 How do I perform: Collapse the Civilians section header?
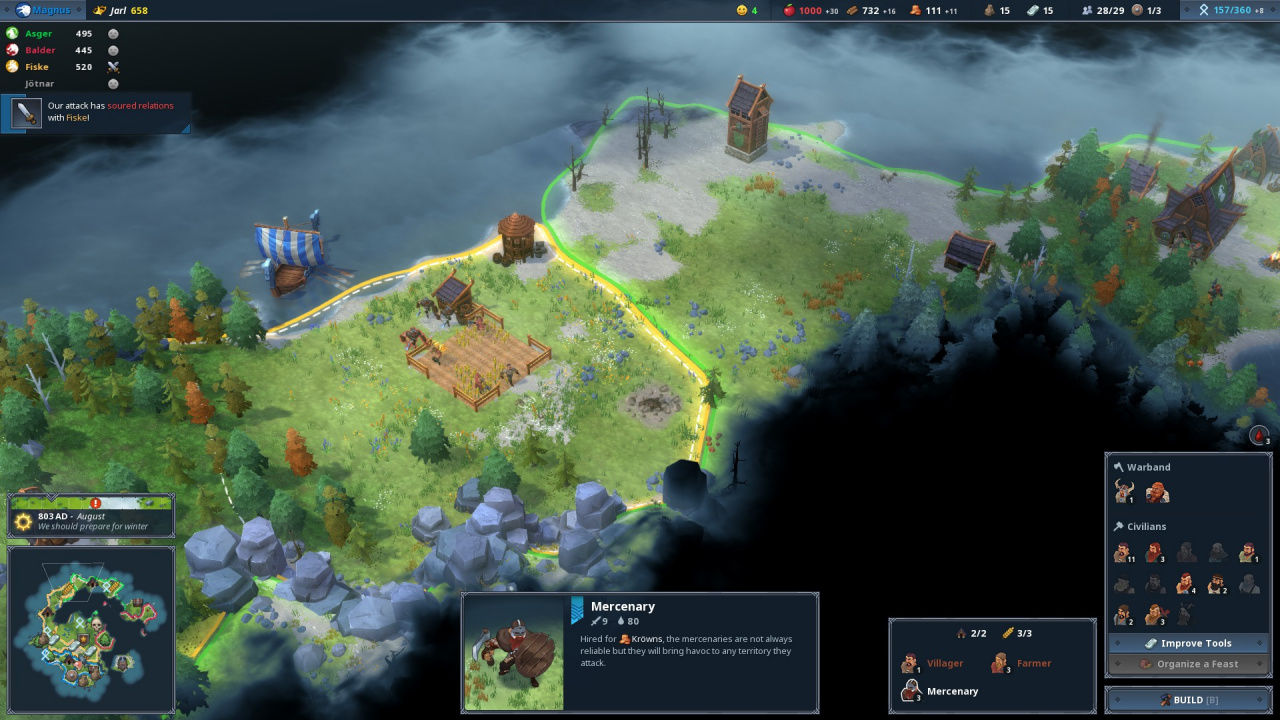tap(1147, 526)
